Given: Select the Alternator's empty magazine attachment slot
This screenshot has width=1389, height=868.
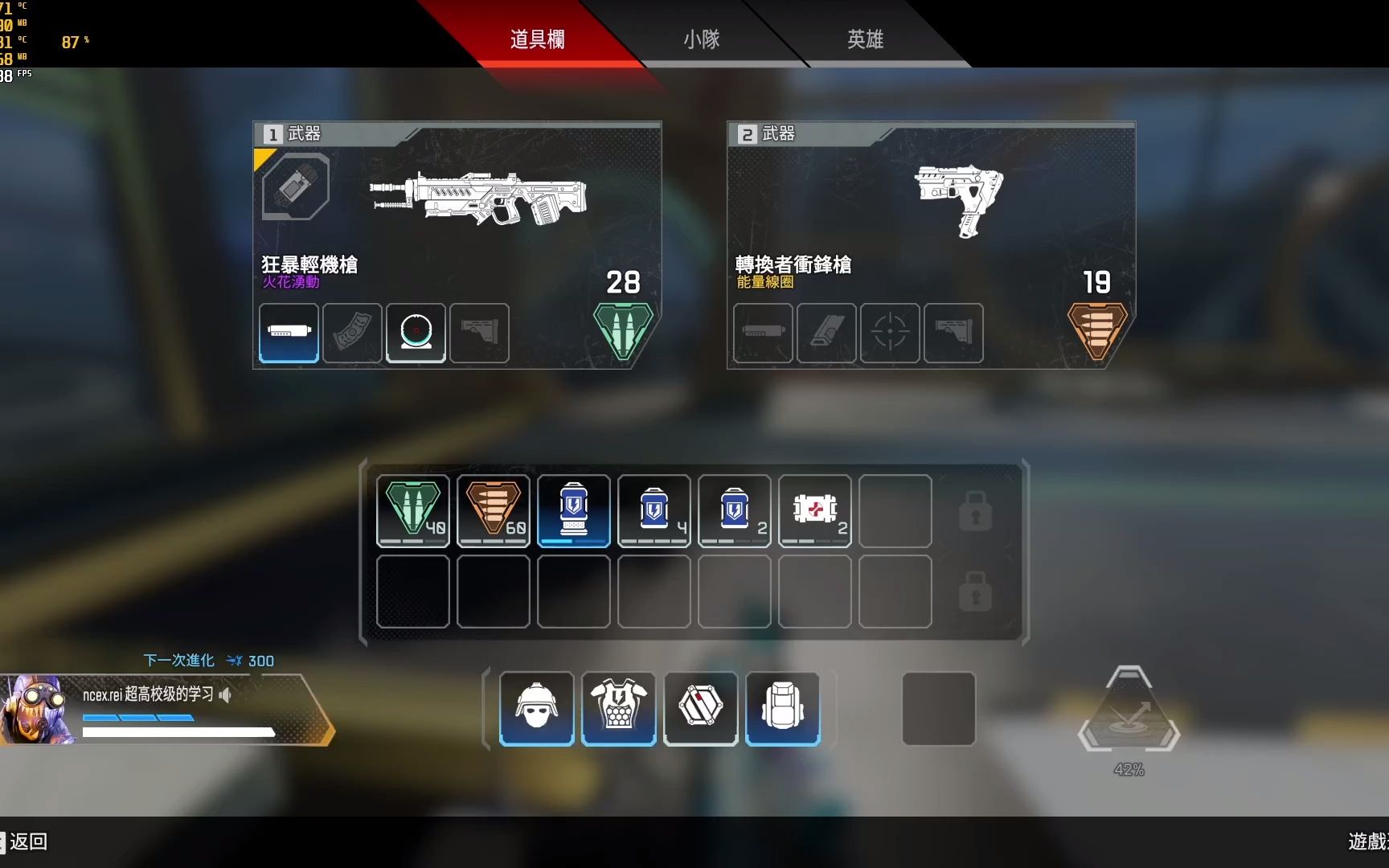Looking at the screenshot, I should coord(761,334).
